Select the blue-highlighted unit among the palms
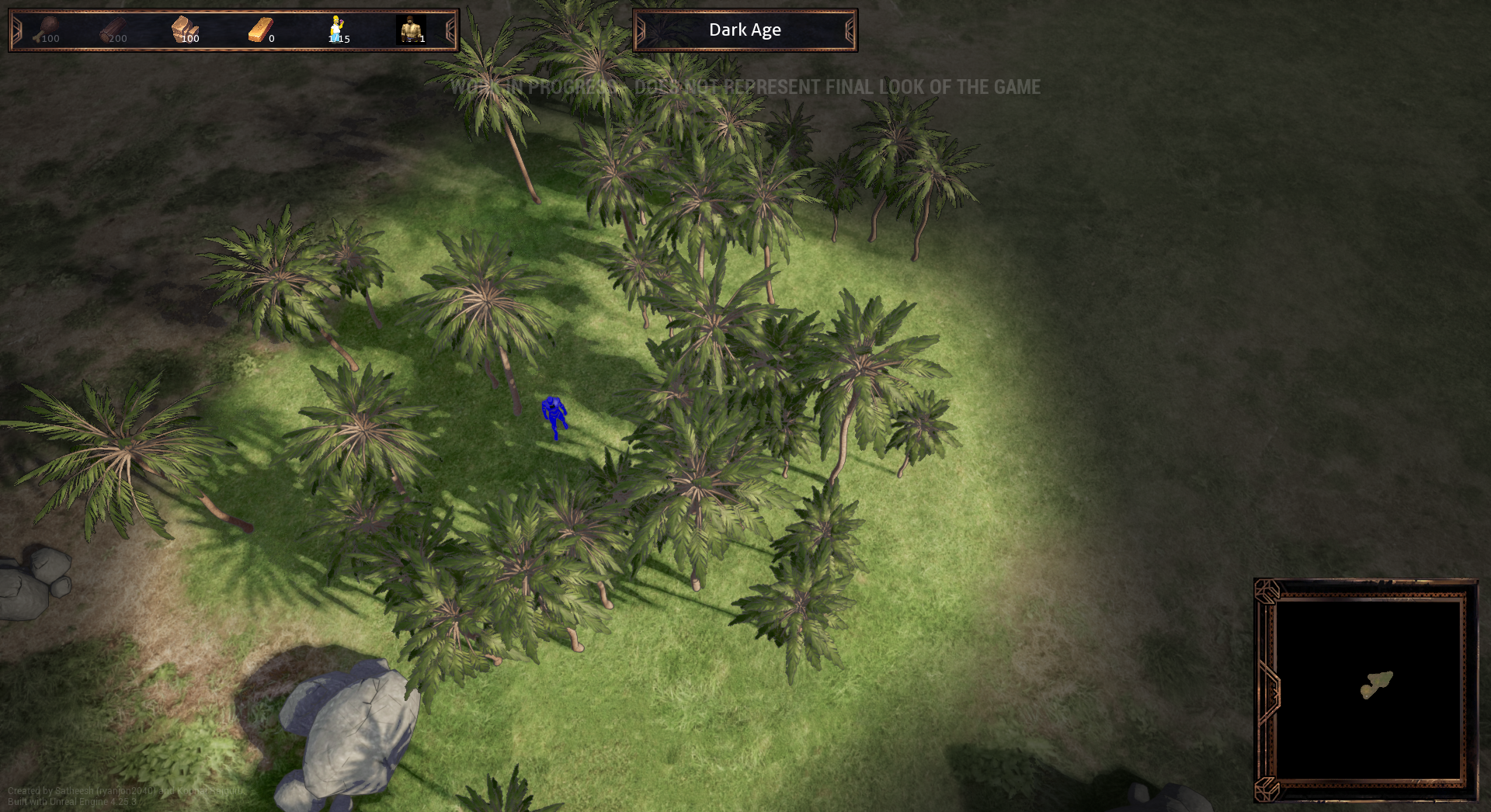Image resolution: width=1491 pixels, height=812 pixels. pos(554,415)
